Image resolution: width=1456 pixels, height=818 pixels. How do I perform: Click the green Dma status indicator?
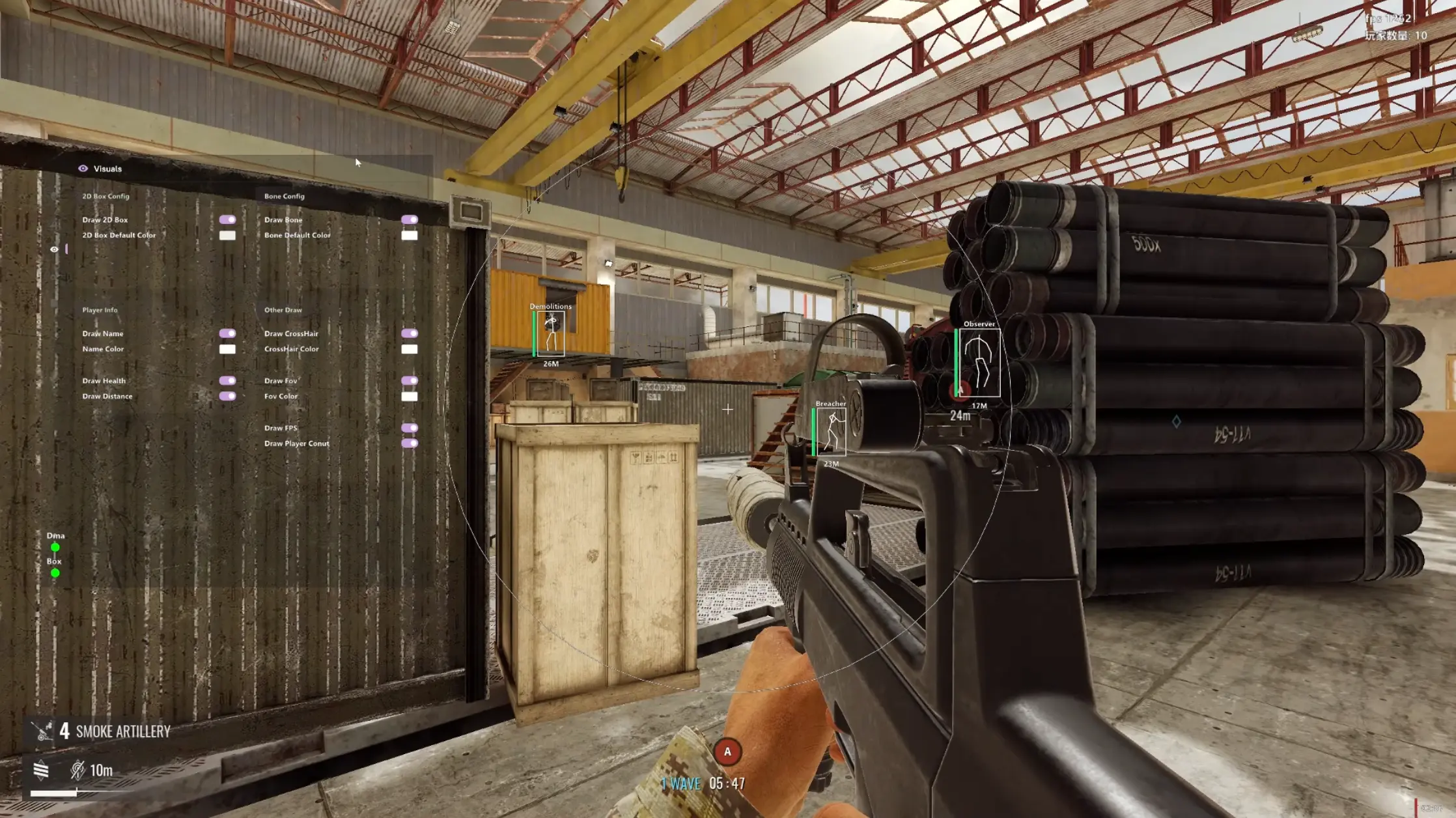(55, 548)
